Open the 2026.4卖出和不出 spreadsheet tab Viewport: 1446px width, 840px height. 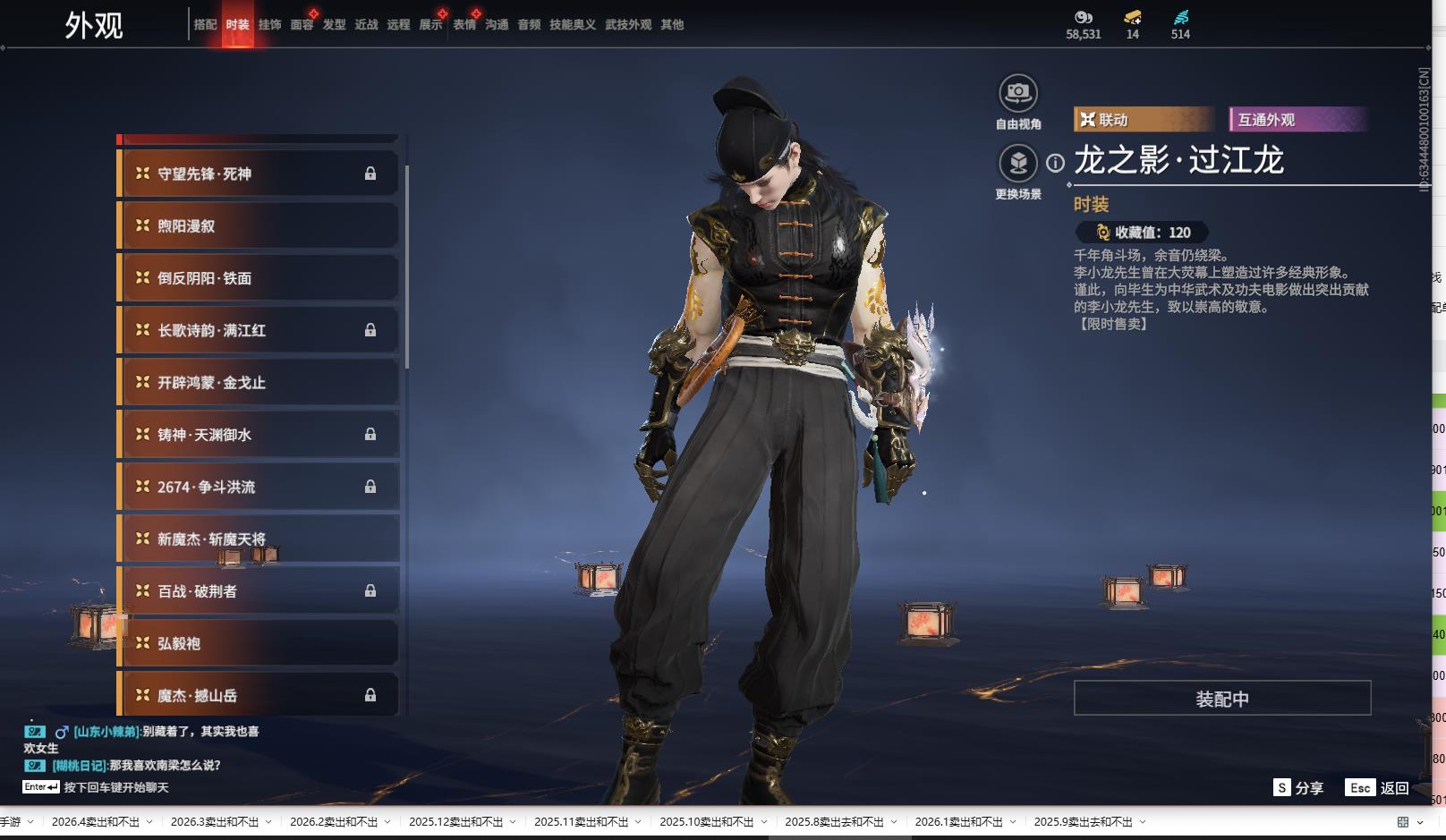pyautogui.click(x=96, y=822)
